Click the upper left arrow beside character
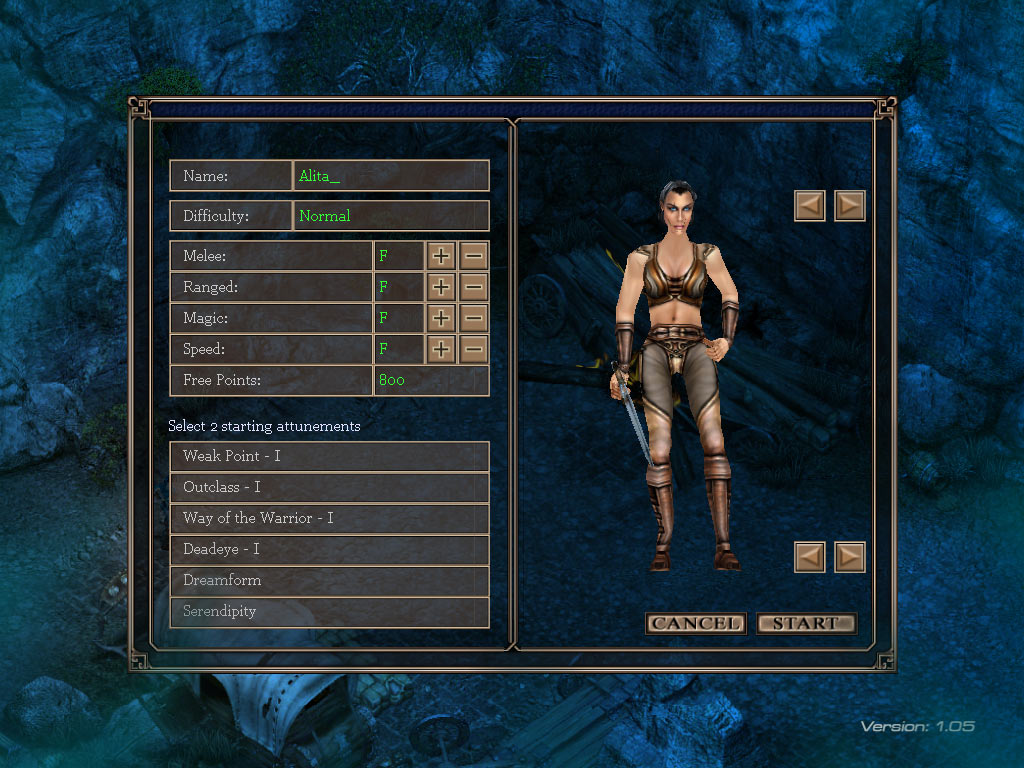This screenshot has height=768, width=1024. 810,206
